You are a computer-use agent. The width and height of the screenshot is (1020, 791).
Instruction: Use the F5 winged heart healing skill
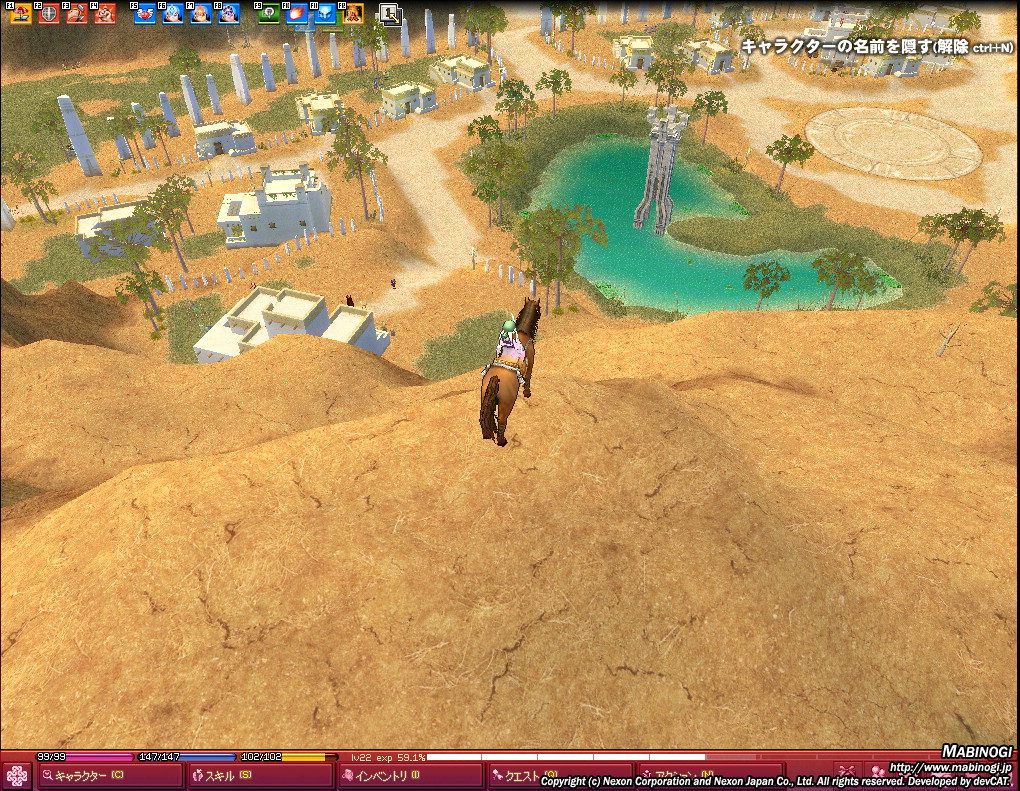point(145,13)
